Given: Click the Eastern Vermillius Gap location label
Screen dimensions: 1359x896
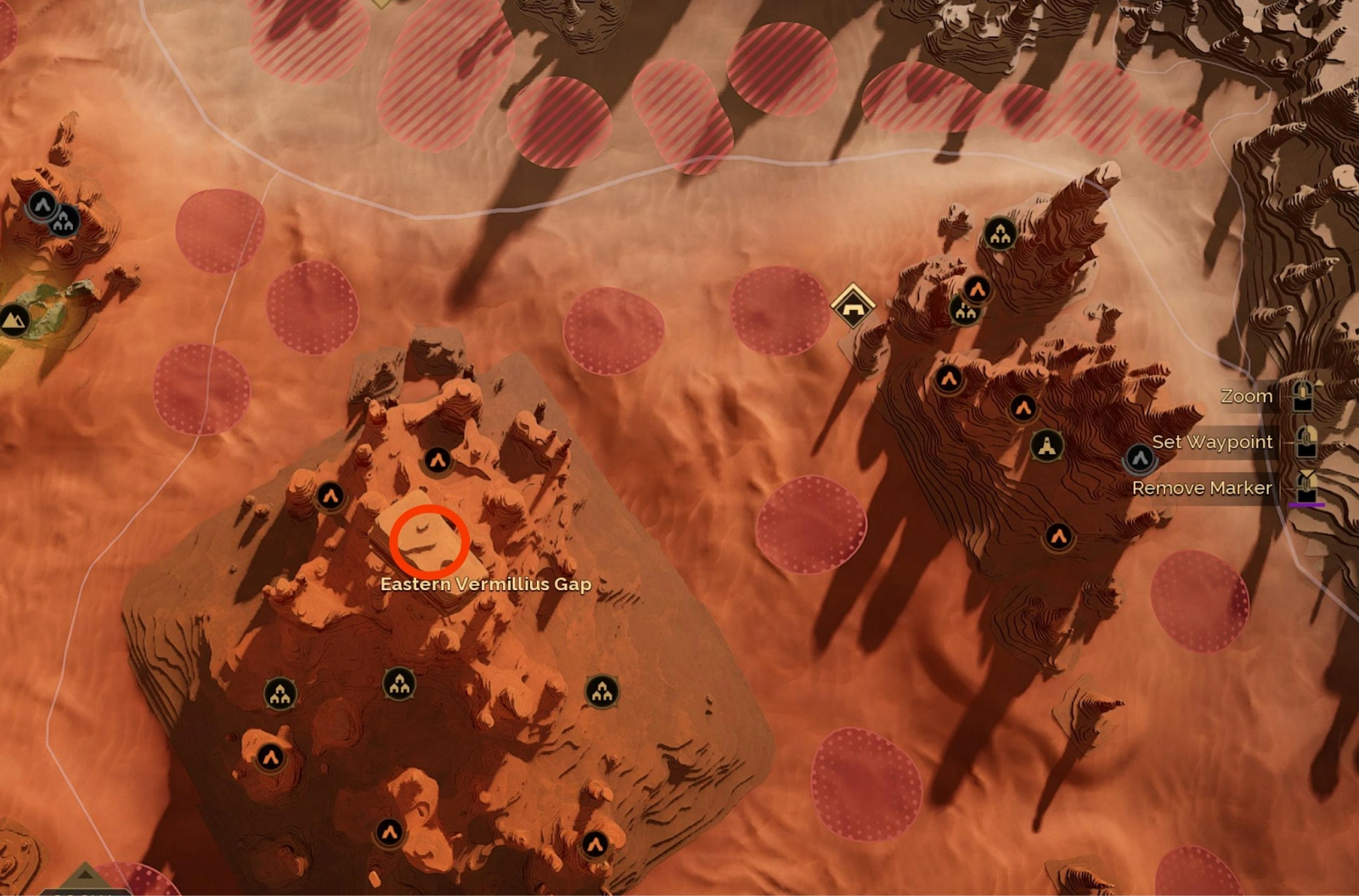Looking at the screenshot, I should coord(485,584).
